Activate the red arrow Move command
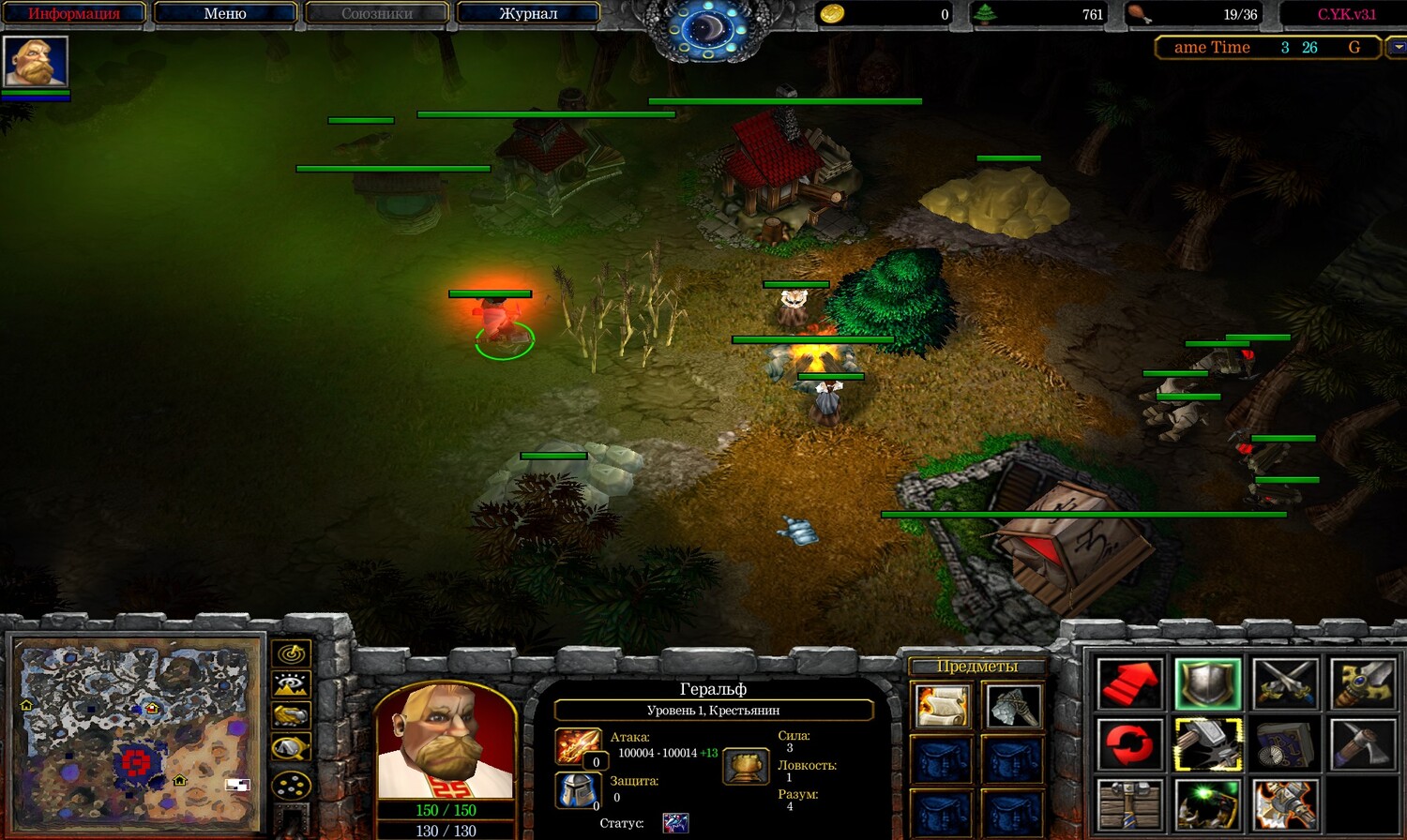1407x840 pixels. point(1129,683)
